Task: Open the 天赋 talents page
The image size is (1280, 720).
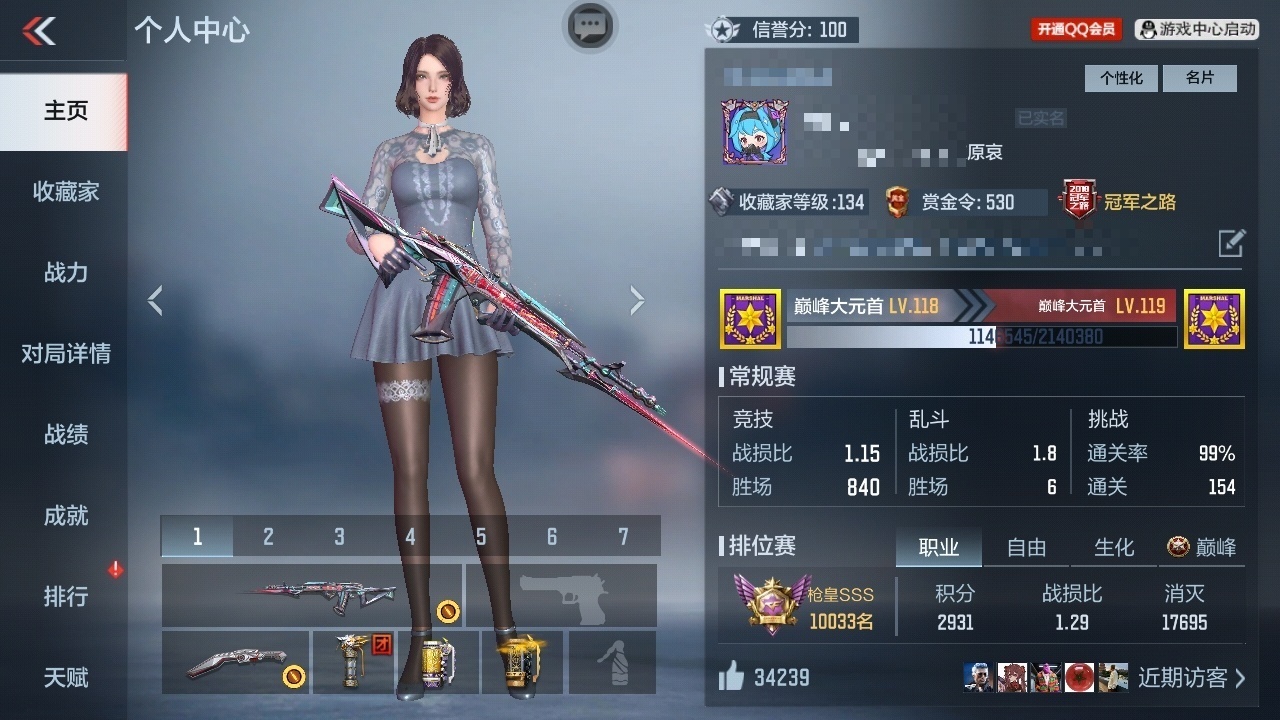Action: pyautogui.click(x=65, y=678)
